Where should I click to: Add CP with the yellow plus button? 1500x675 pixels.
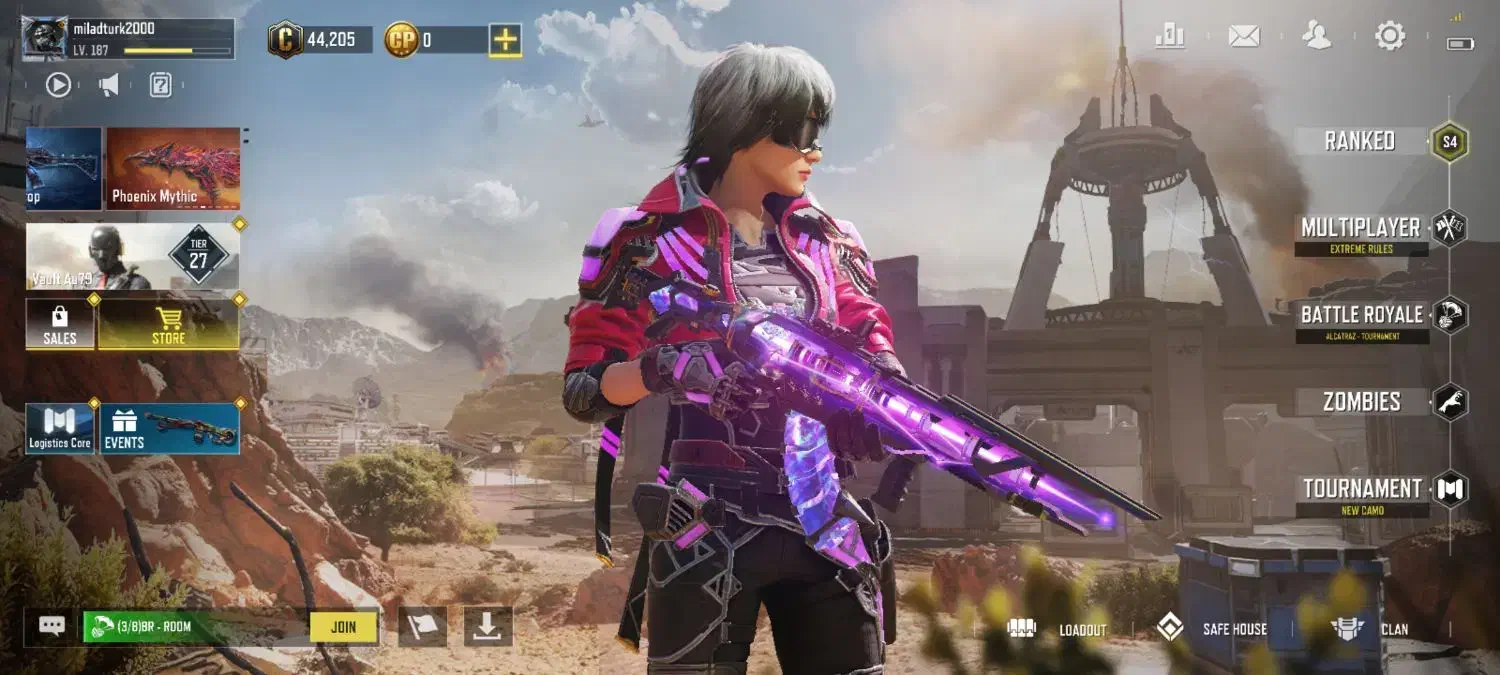505,40
